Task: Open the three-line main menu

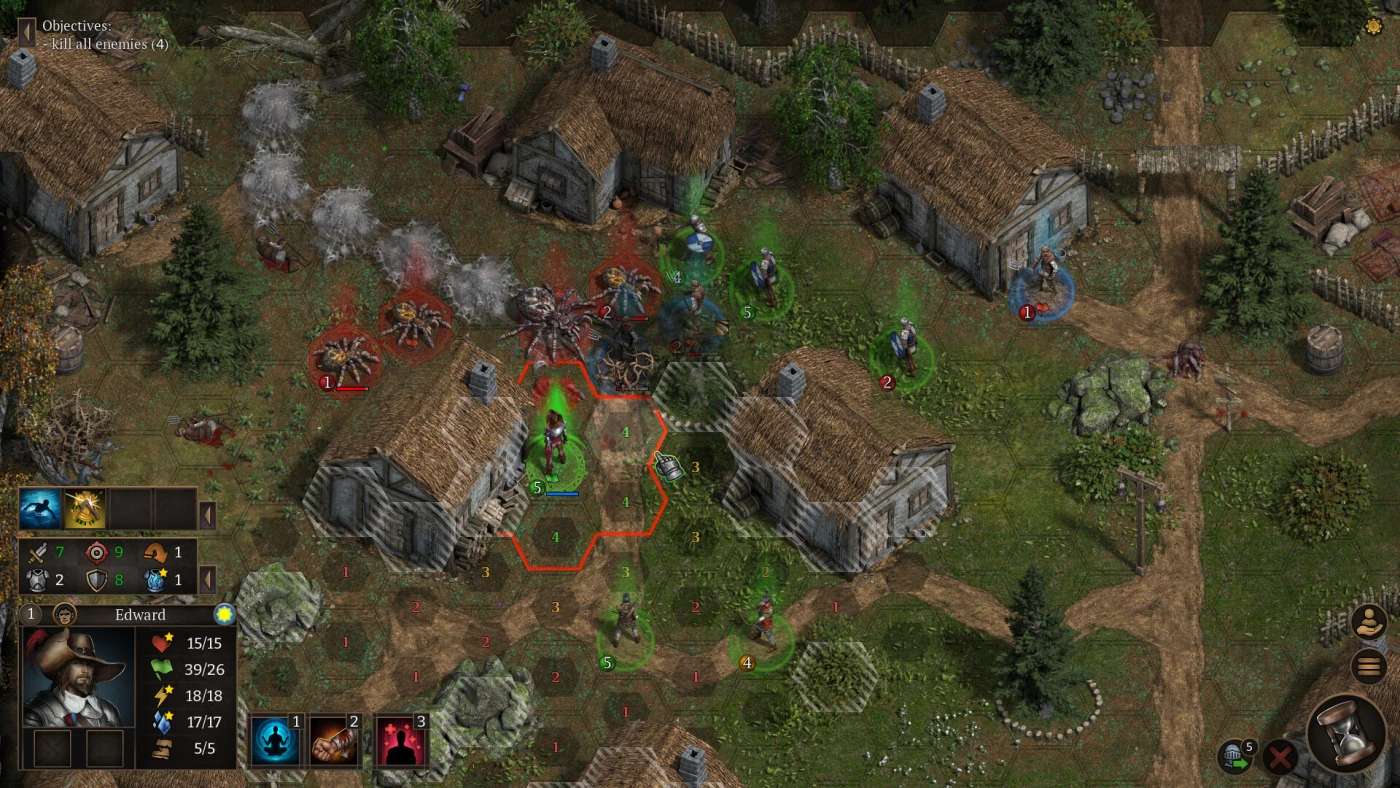Action: pyautogui.click(x=1368, y=666)
